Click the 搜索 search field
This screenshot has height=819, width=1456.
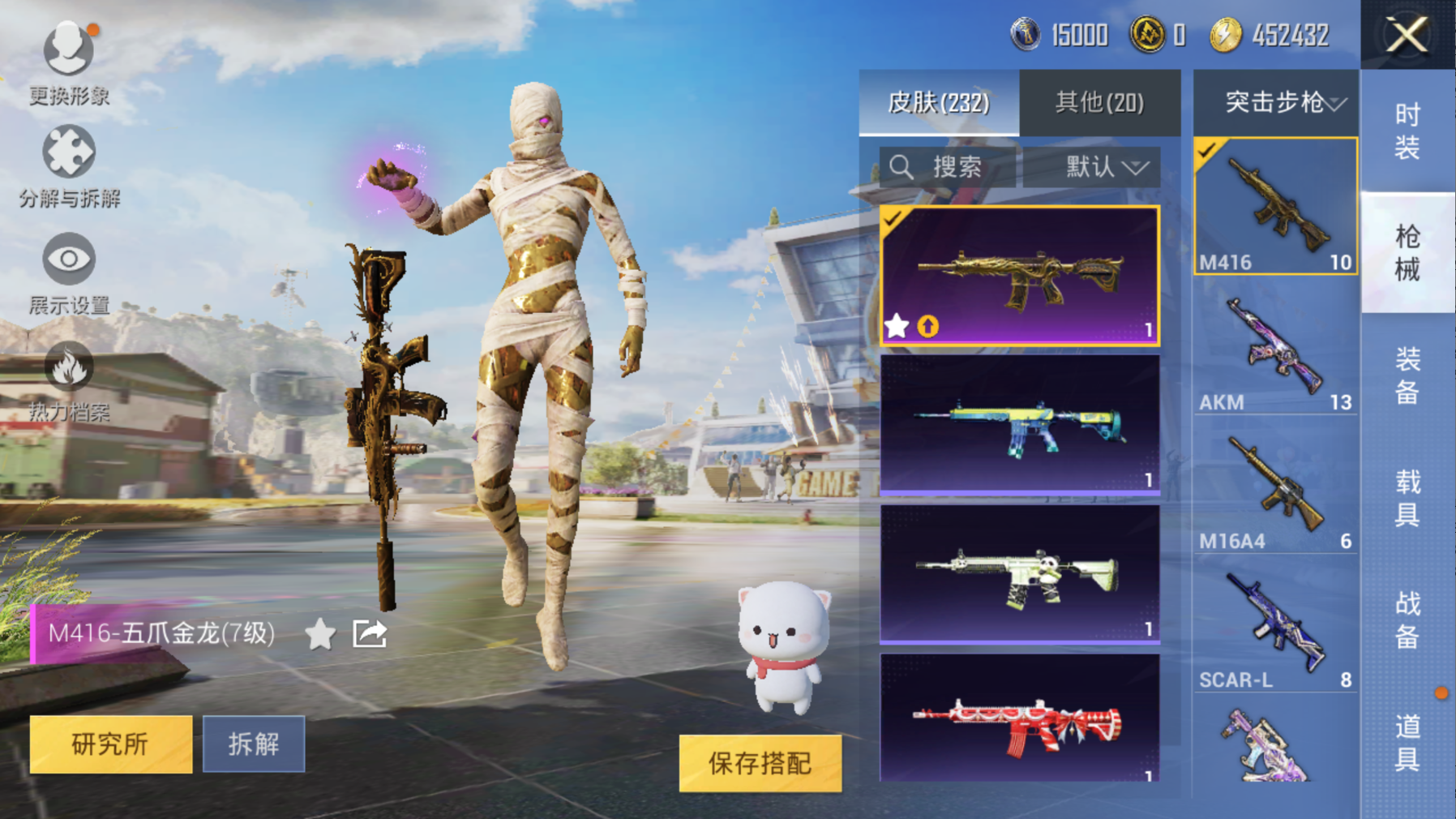947,167
